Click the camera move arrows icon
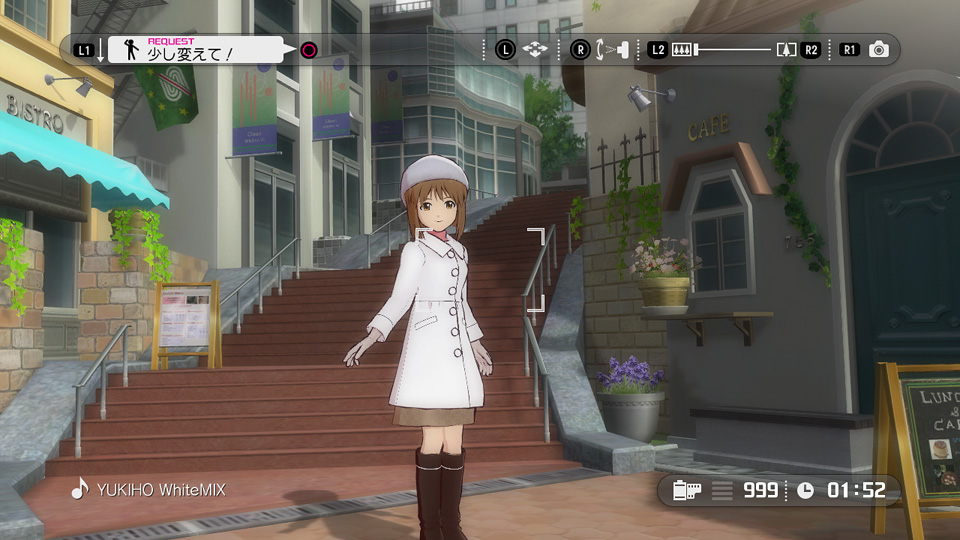This screenshot has height=540, width=960. (536, 49)
